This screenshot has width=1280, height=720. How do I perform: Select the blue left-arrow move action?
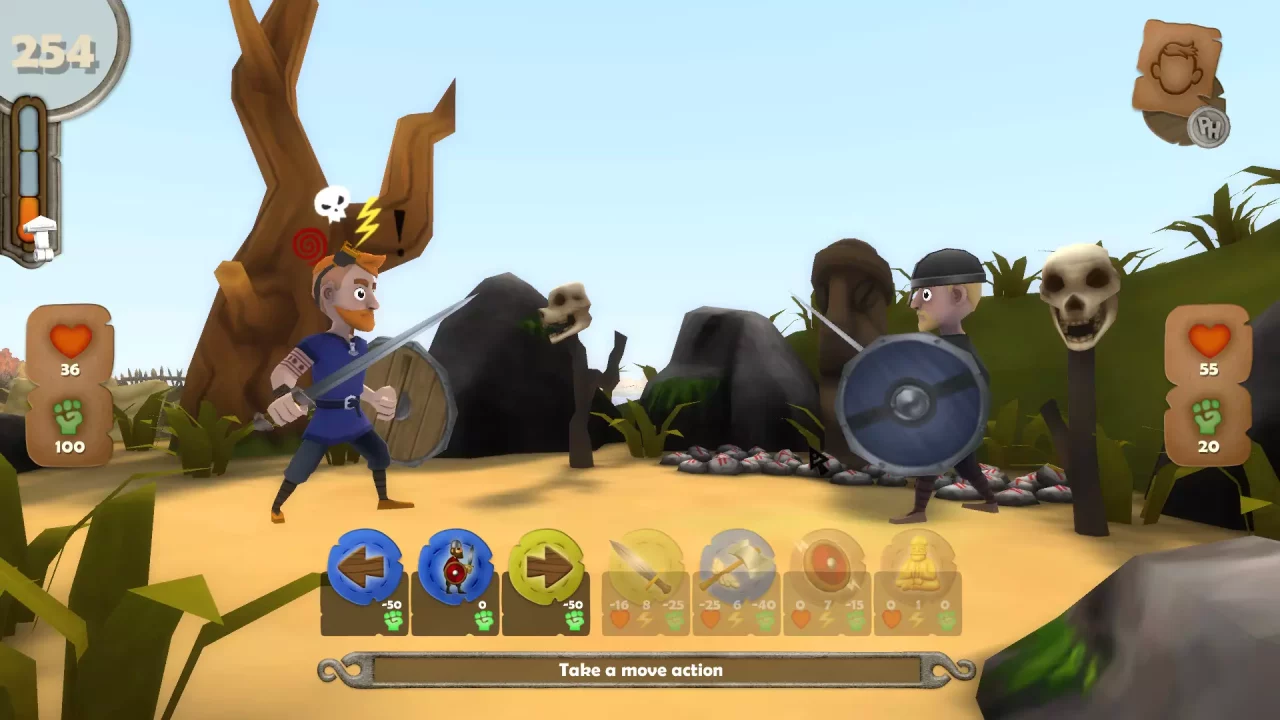[365, 567]
